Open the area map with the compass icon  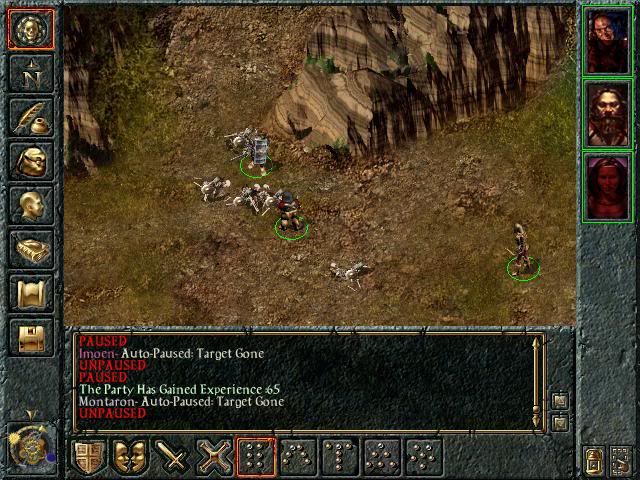tap(31, 73)
